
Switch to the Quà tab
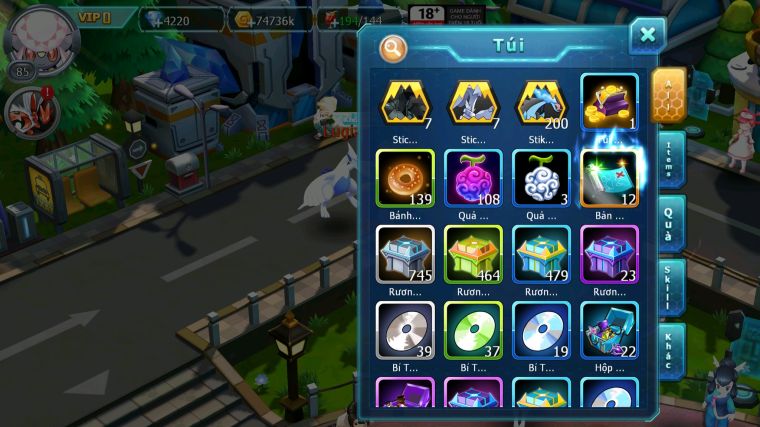click(x=670, y=222)
